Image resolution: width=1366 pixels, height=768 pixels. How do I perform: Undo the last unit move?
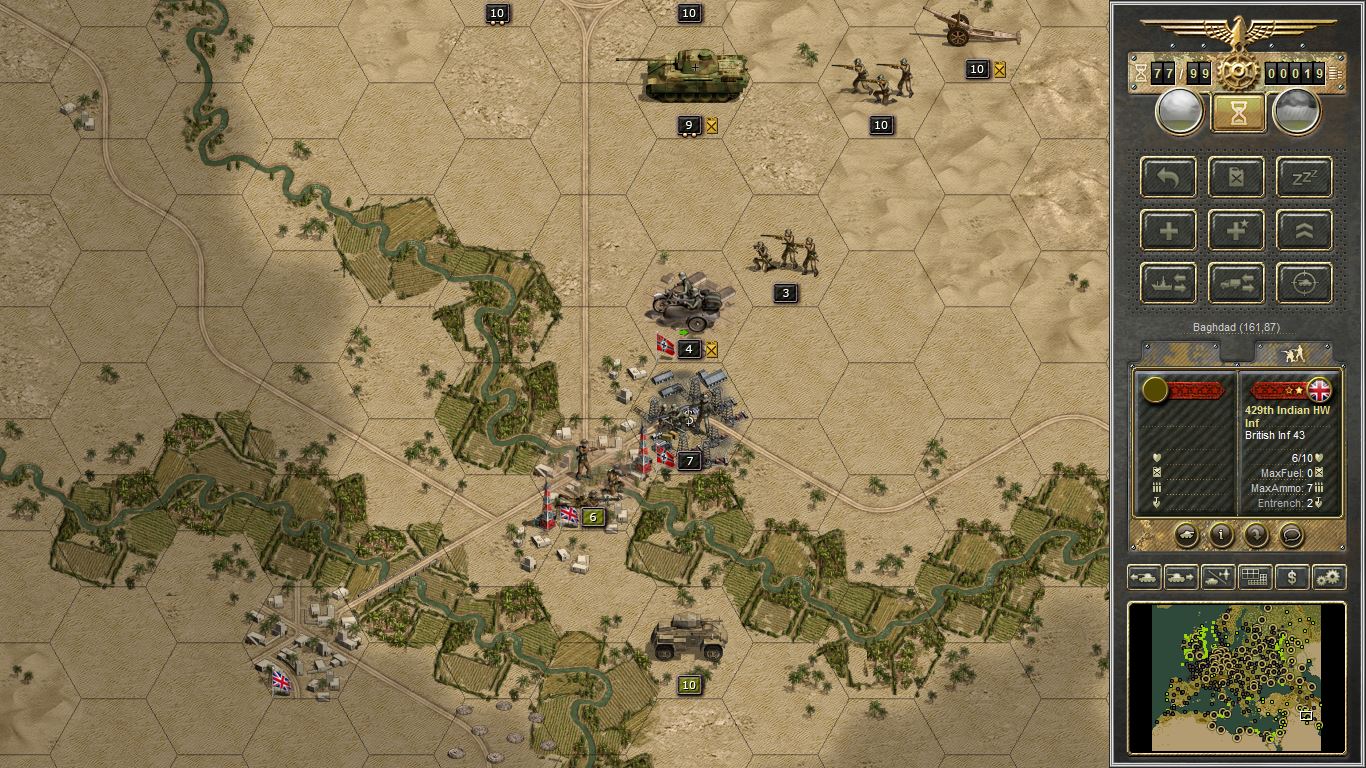pyautogui.click(x=1167, y=177)
